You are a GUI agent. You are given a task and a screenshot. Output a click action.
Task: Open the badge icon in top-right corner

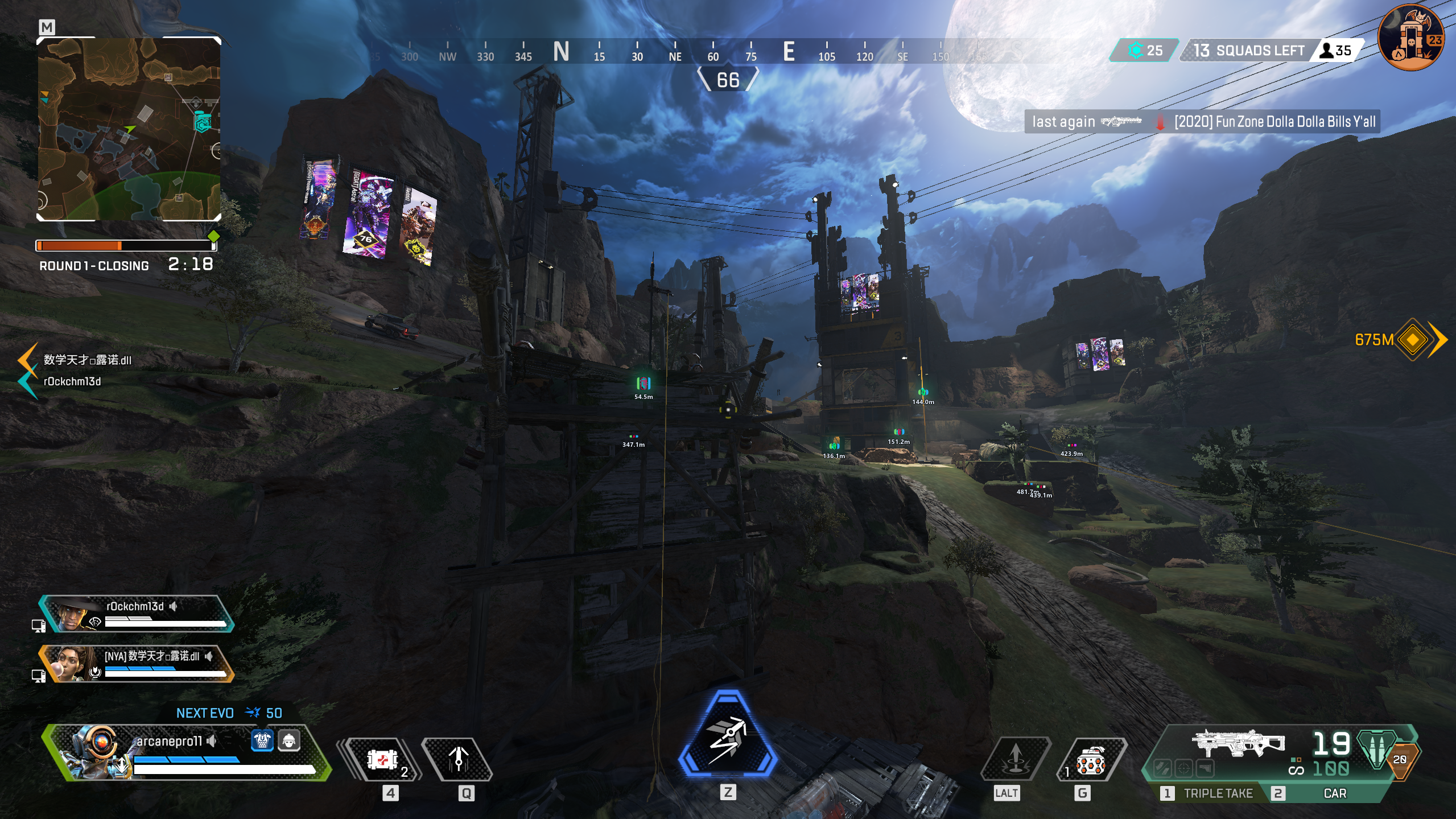(1411, 38)
